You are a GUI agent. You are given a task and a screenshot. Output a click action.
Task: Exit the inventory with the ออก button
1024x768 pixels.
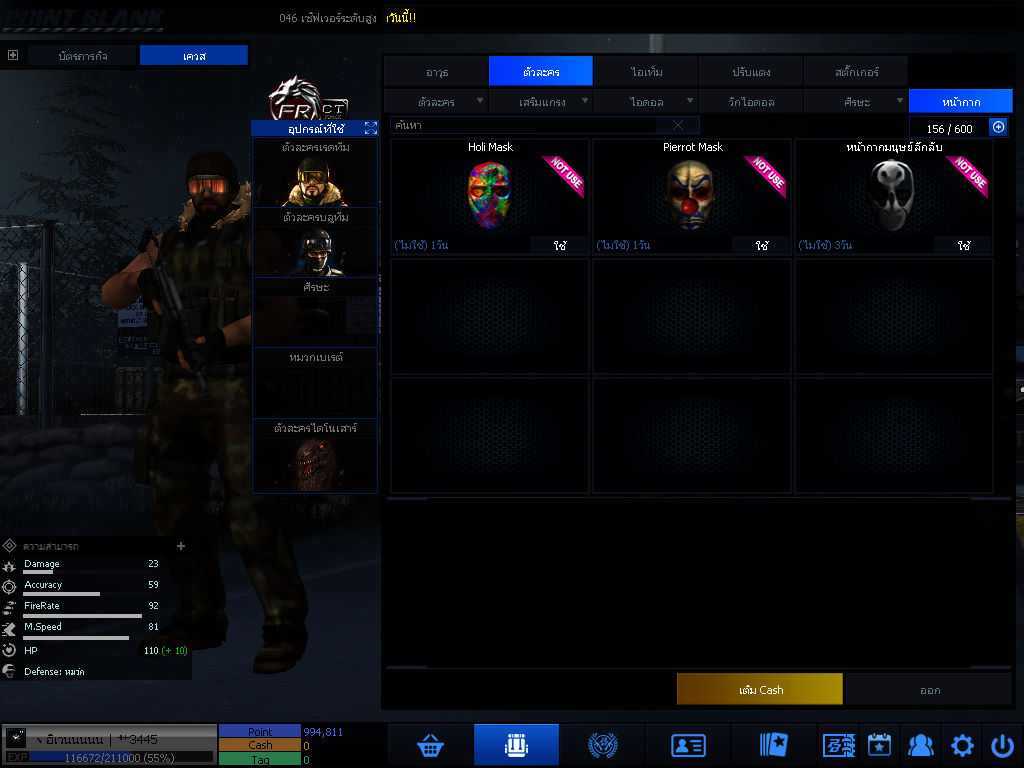click(930, 689)
